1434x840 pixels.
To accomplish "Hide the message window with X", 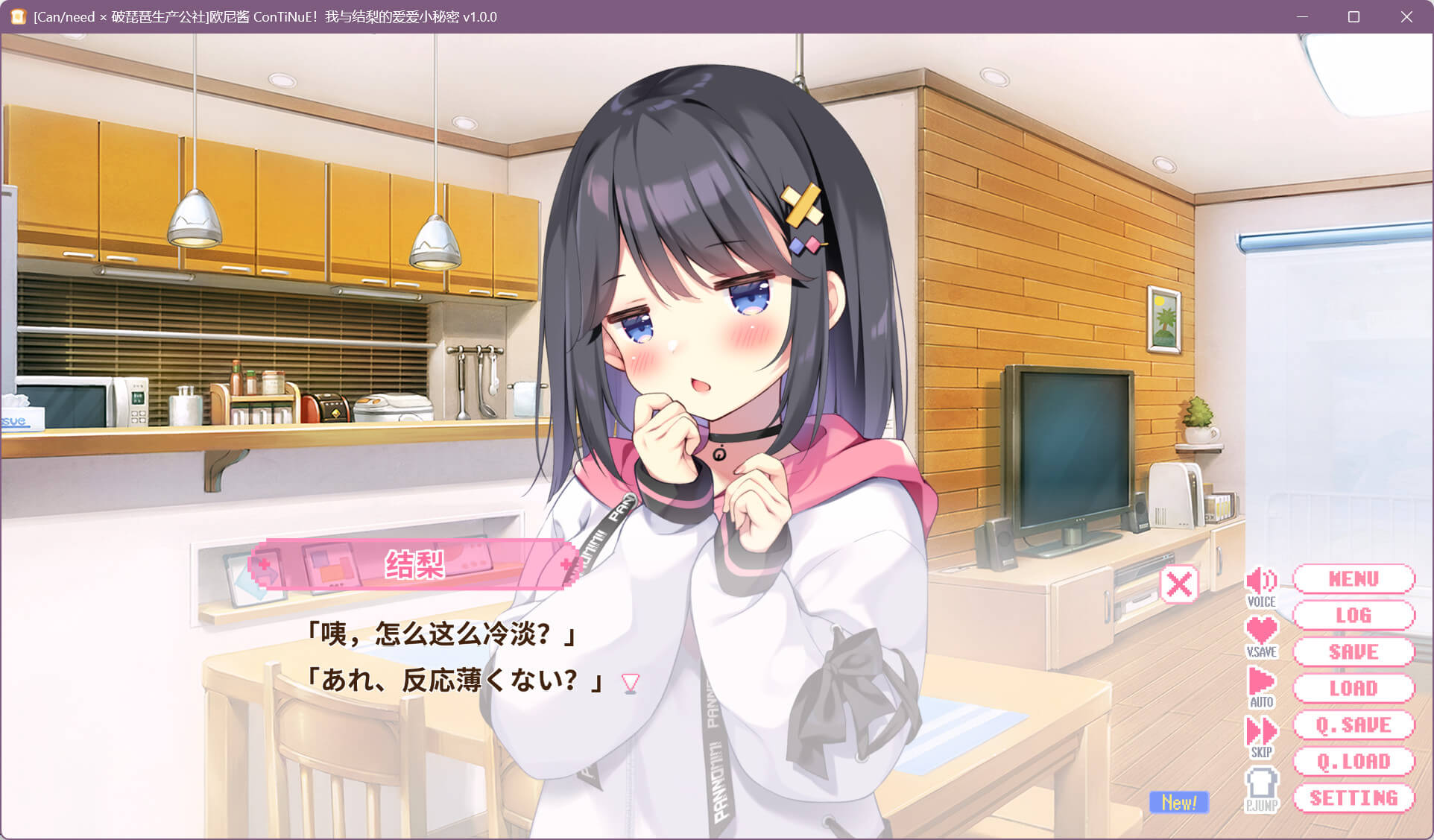I will coord(1179,585).
